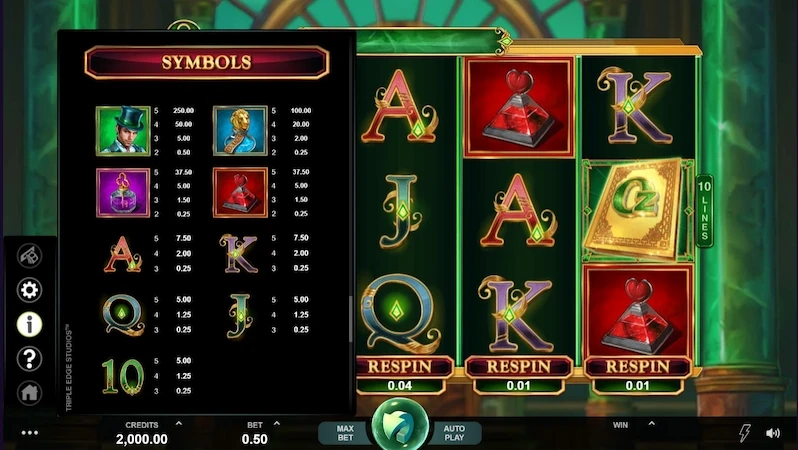This screenshot has height=450, width=798.
Task: Go to the home lobby icon
Action: [x=30, y=392]
